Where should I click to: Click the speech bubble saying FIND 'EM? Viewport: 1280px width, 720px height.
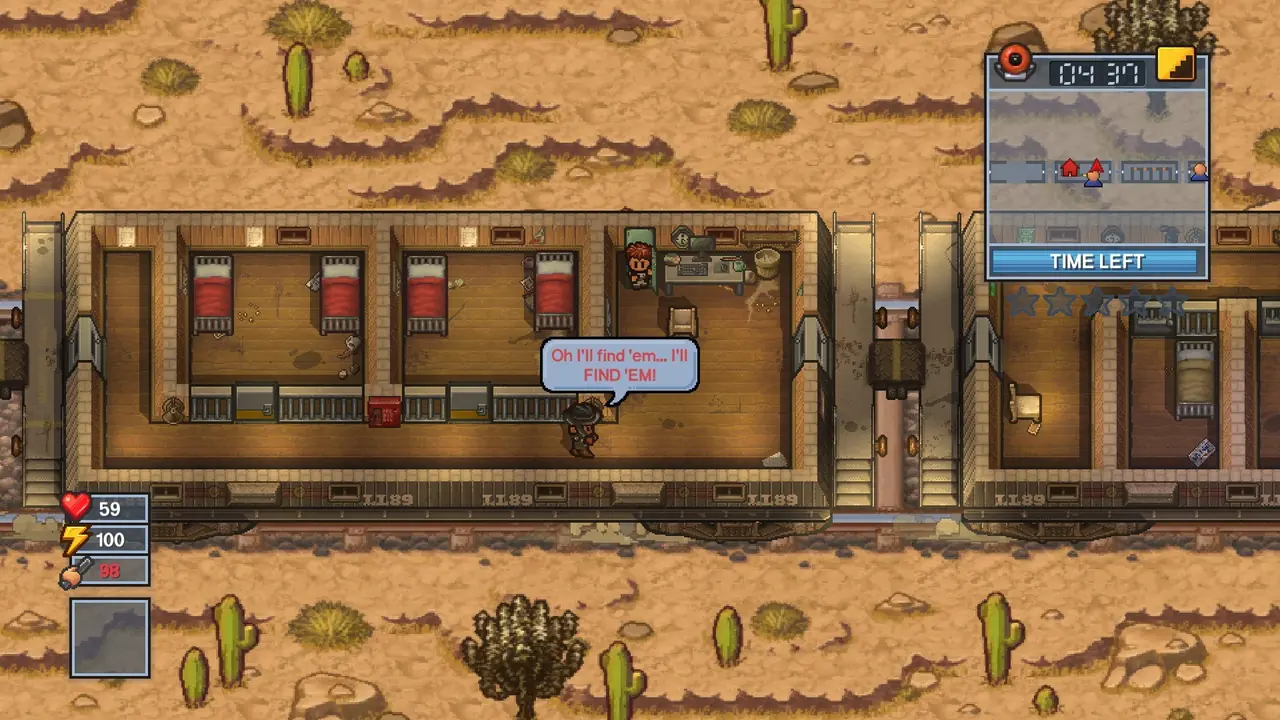620,364
